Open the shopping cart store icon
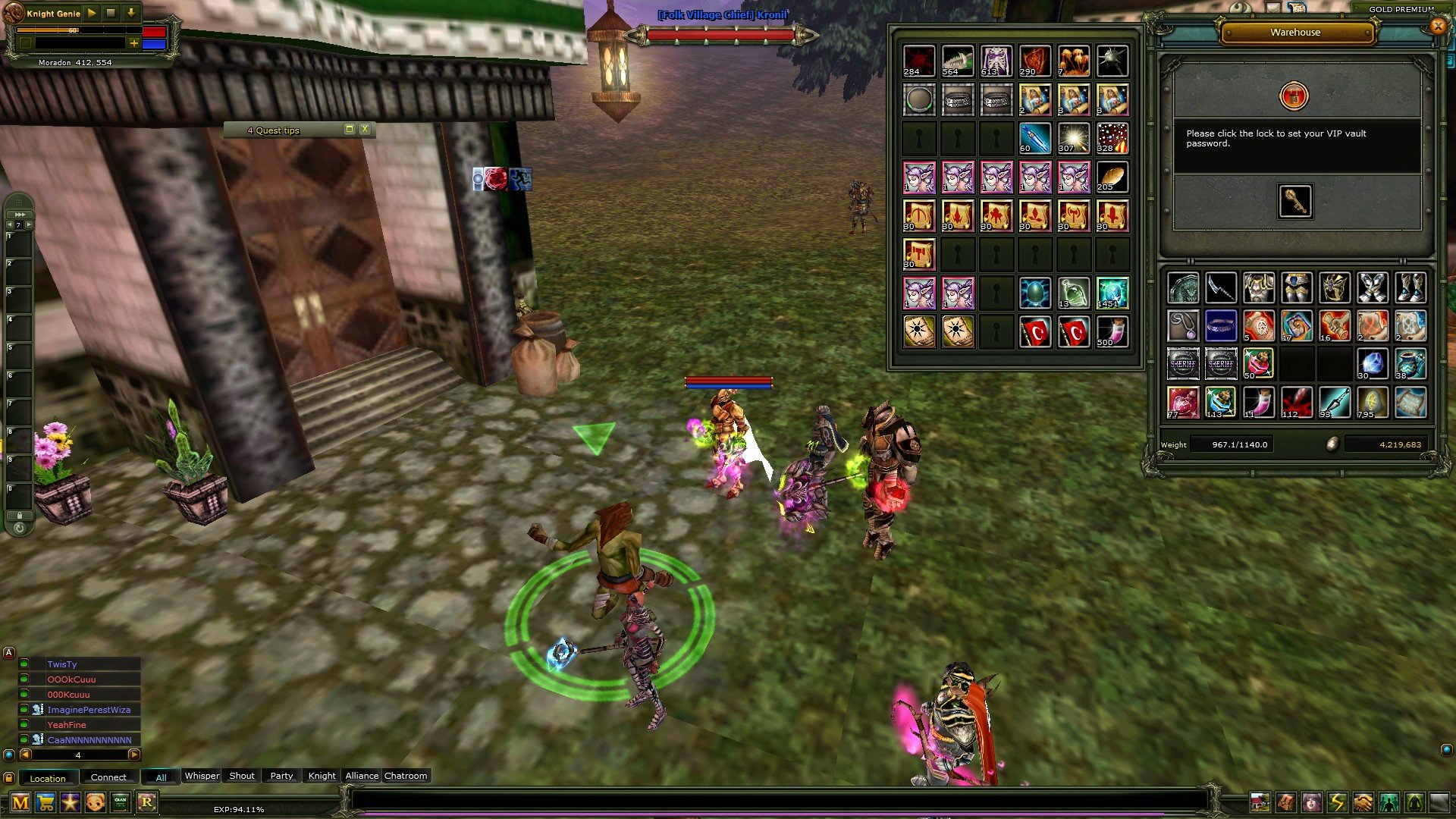Image resolution: width=1456 pixels, height=819 pixels. point(45,802)
